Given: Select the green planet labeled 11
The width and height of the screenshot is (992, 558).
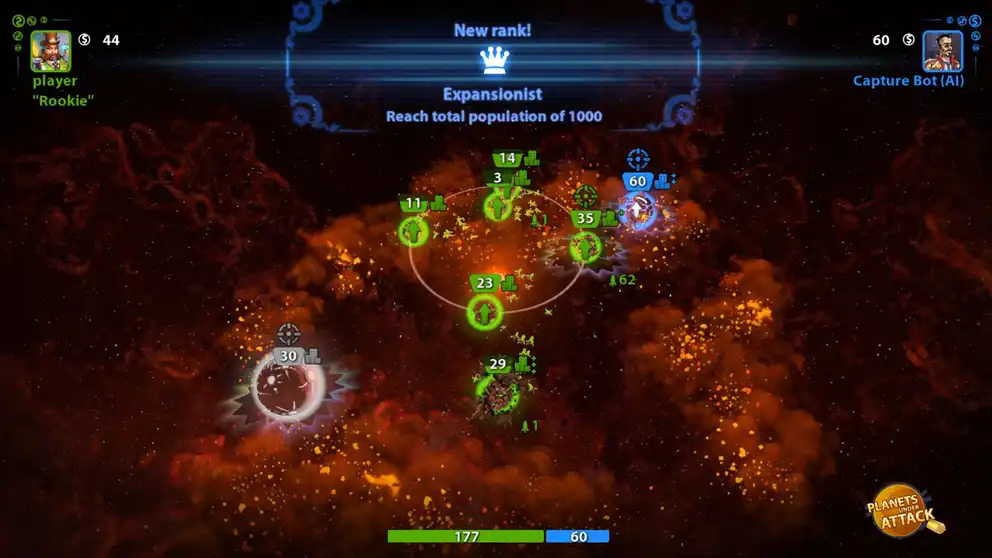Looking at the screenshot, I should pyautogui.click(x=414, y=231).
